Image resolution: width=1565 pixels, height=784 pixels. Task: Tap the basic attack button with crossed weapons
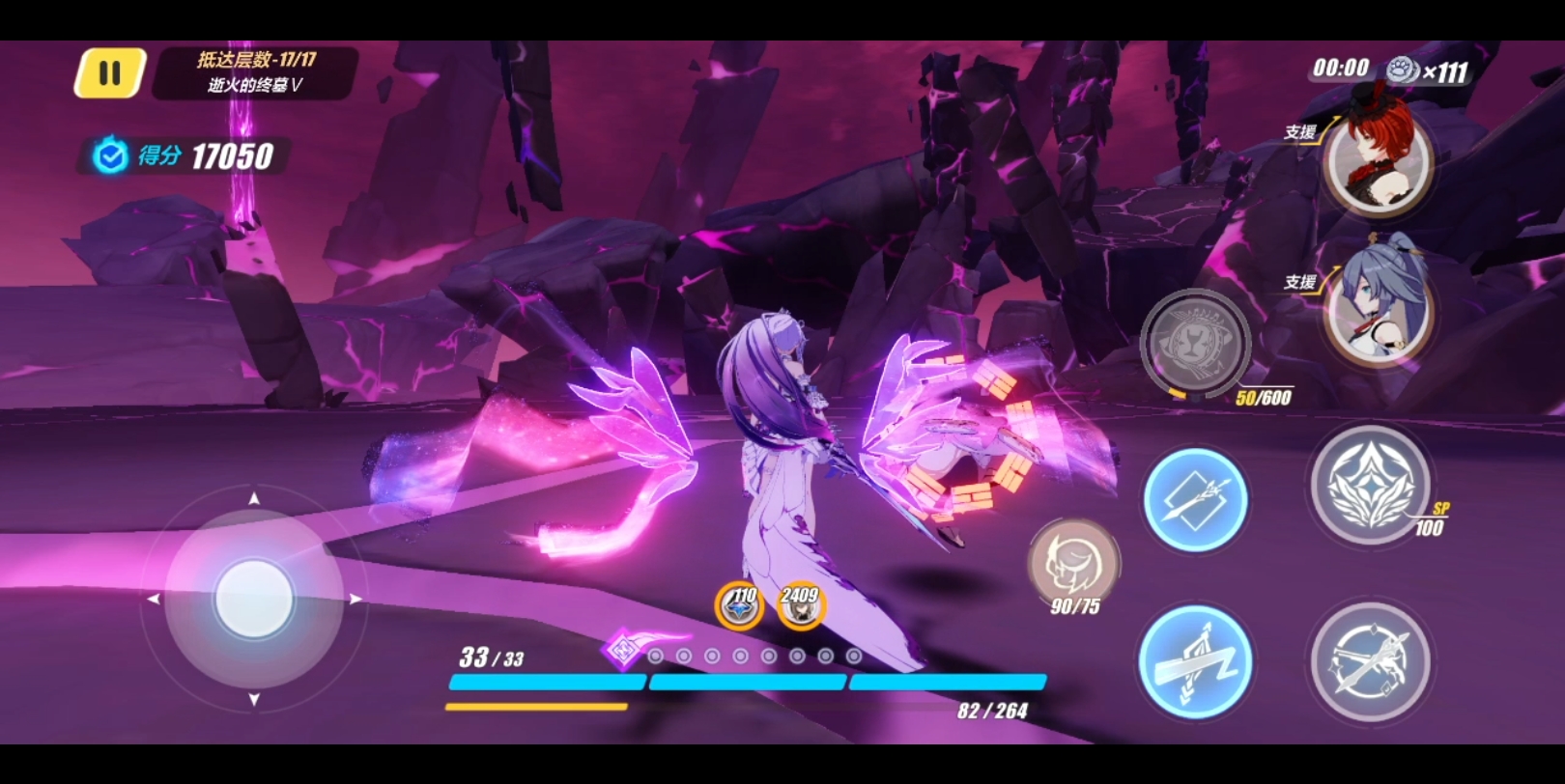point(1370,662)
